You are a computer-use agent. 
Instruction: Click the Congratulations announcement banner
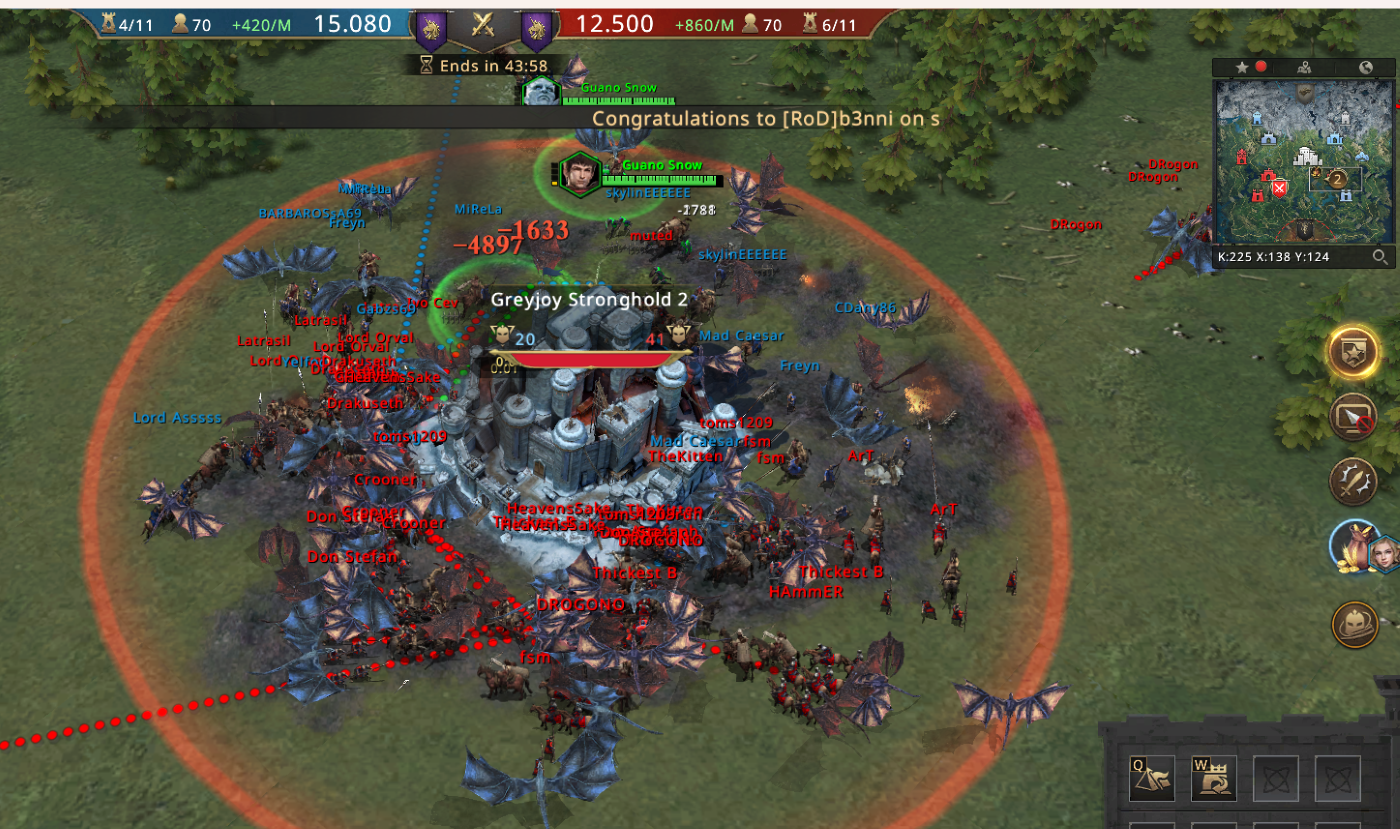click(x=765, y=118)
